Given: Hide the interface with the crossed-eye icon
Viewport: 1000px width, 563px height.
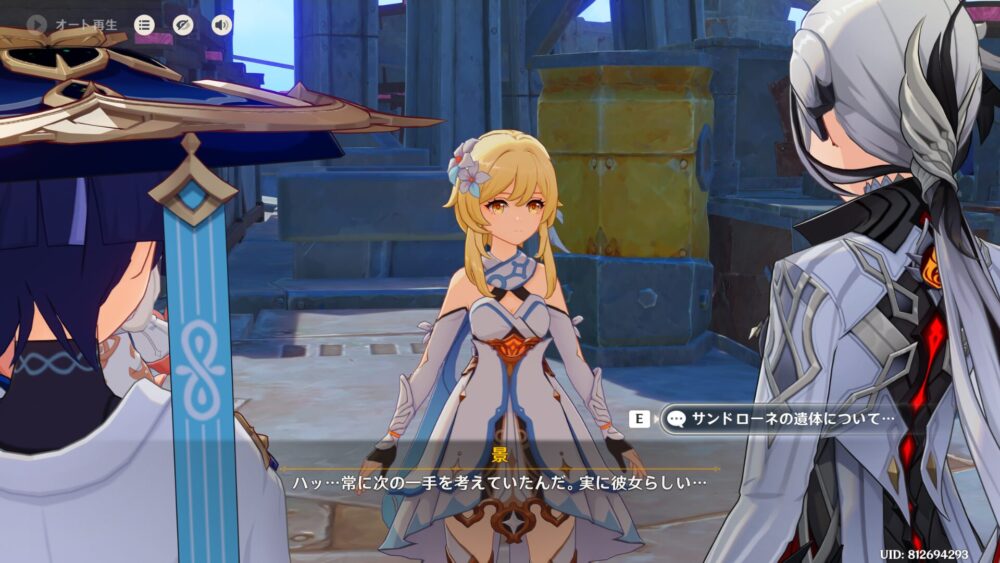Looking at the screenshot, I should [x=183, y=25].
